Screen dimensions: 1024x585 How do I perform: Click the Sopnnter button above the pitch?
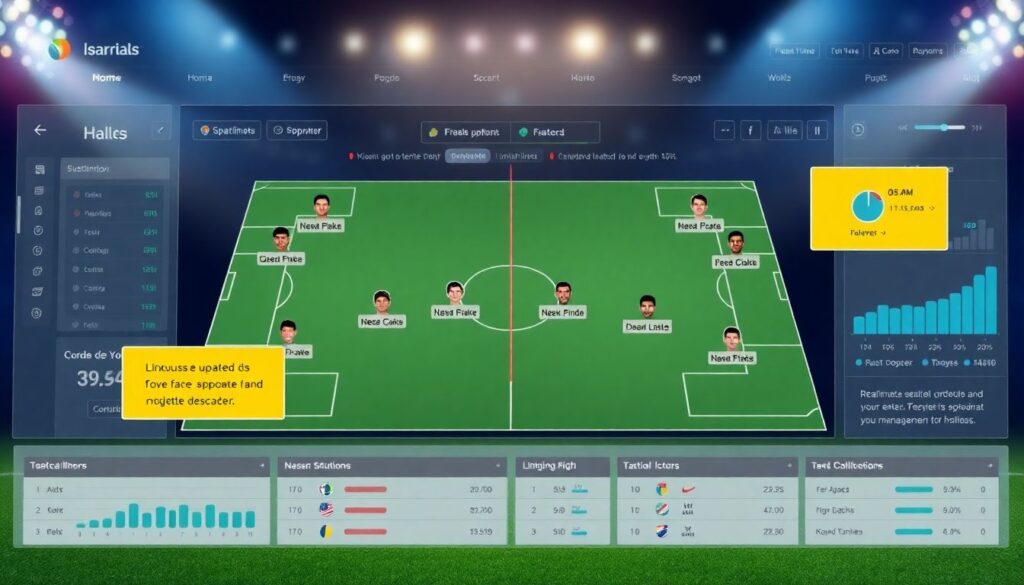[297, 130]
